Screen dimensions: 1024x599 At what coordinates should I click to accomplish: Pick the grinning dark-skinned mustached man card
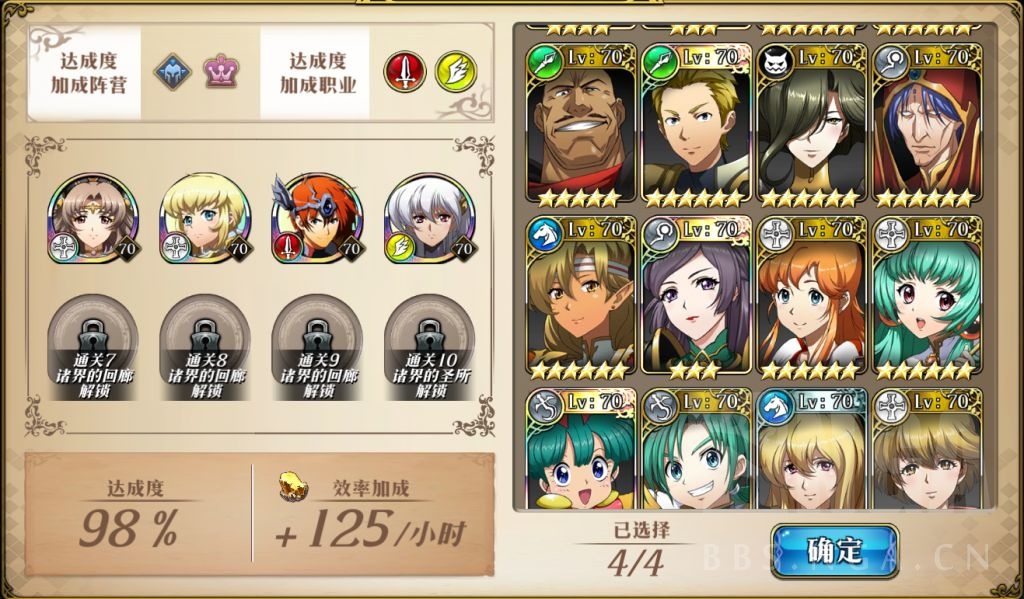[581, 126]
